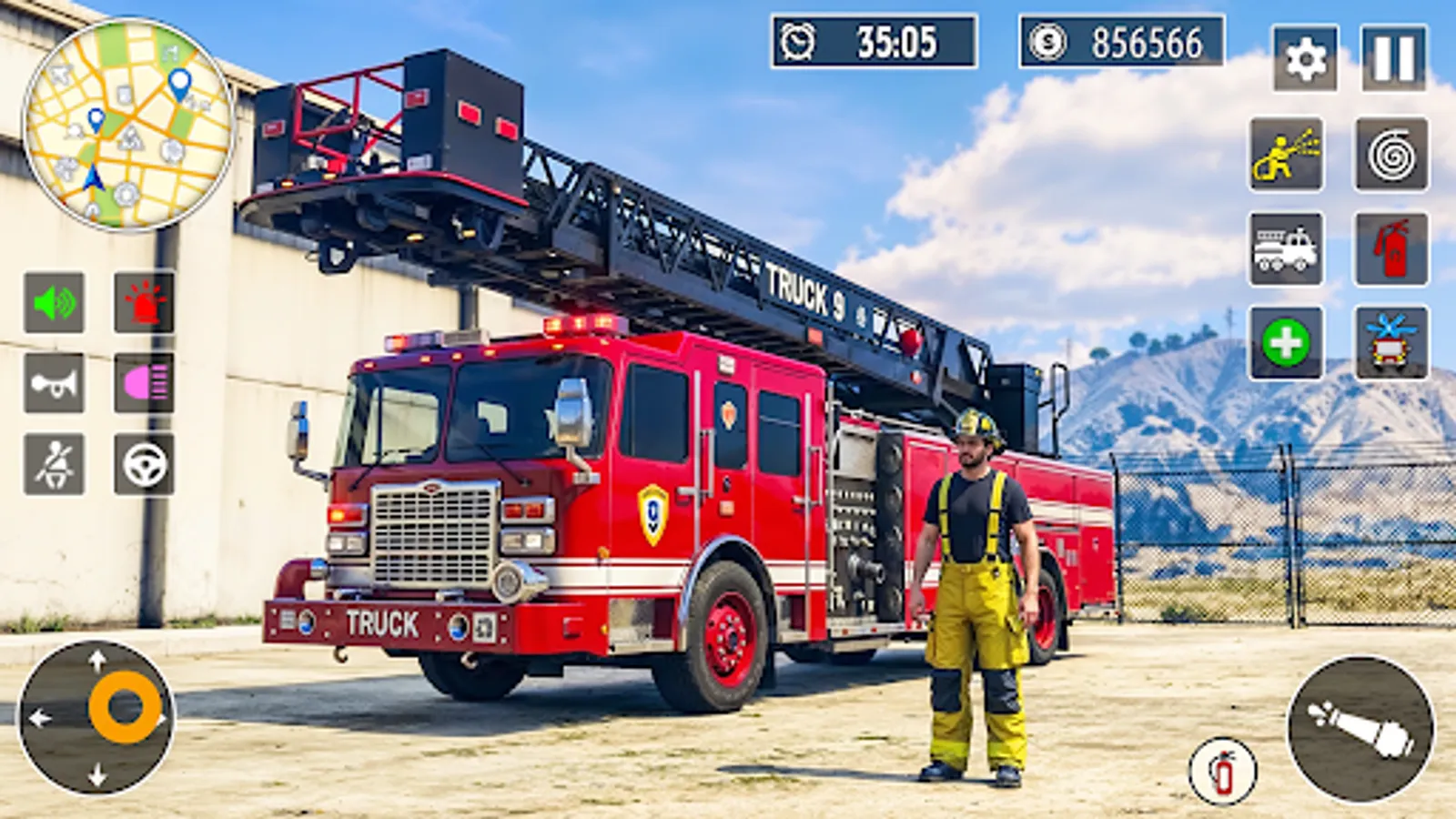Toggle the green sound volume control

[x=53, y=300]
